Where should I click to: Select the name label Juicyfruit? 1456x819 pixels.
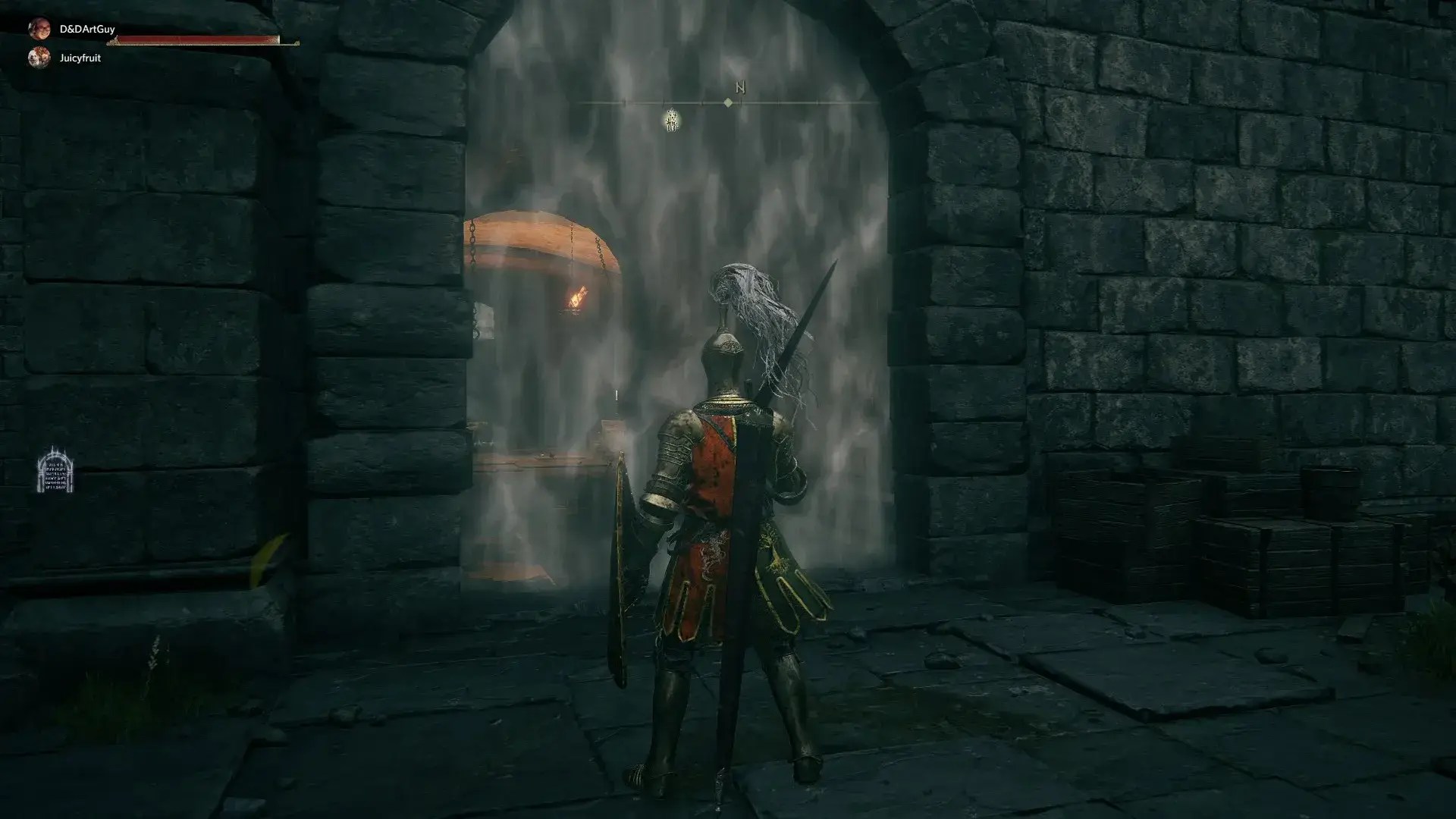[80, 56]
